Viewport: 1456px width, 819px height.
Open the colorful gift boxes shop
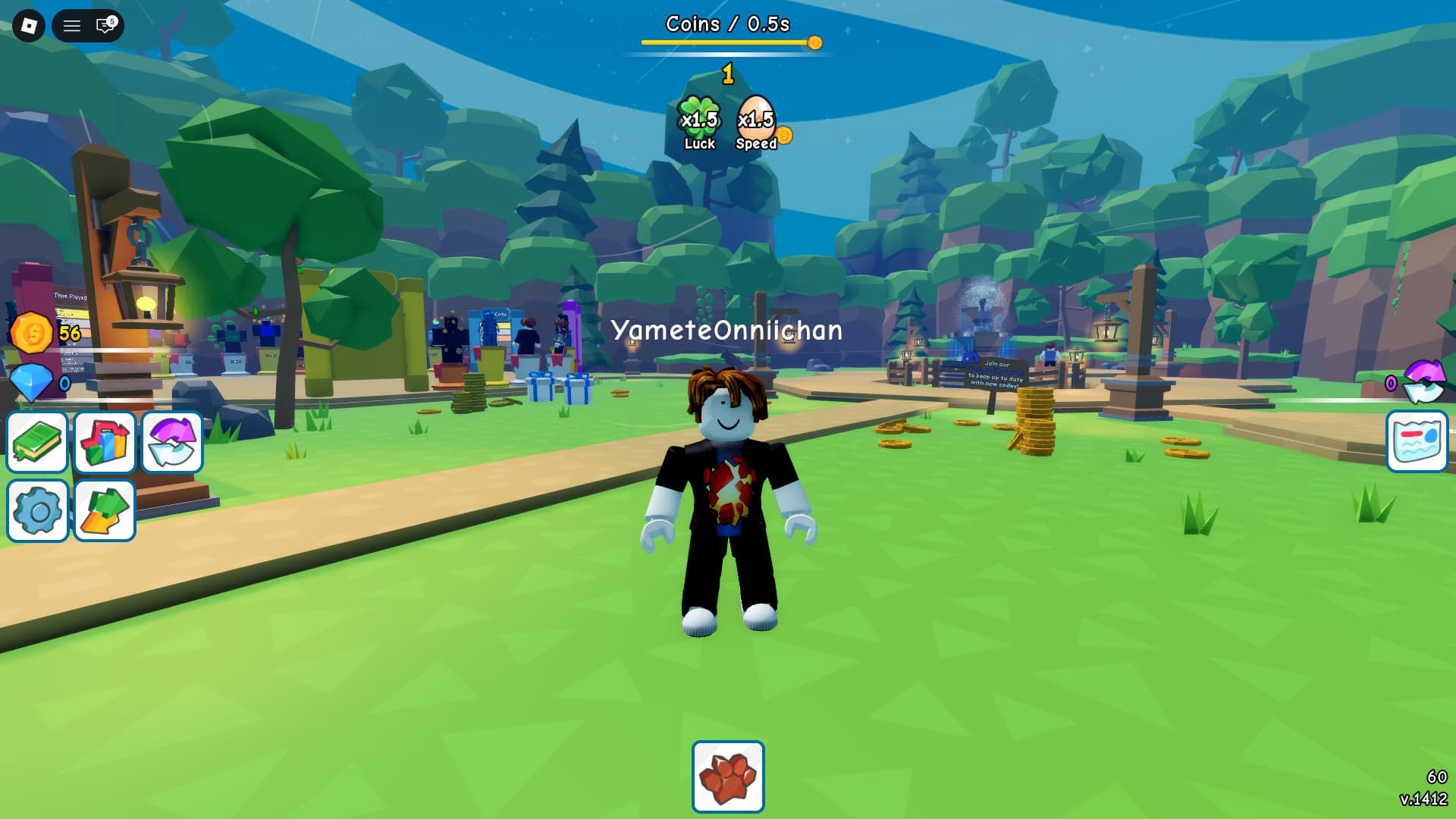(105, 442)
